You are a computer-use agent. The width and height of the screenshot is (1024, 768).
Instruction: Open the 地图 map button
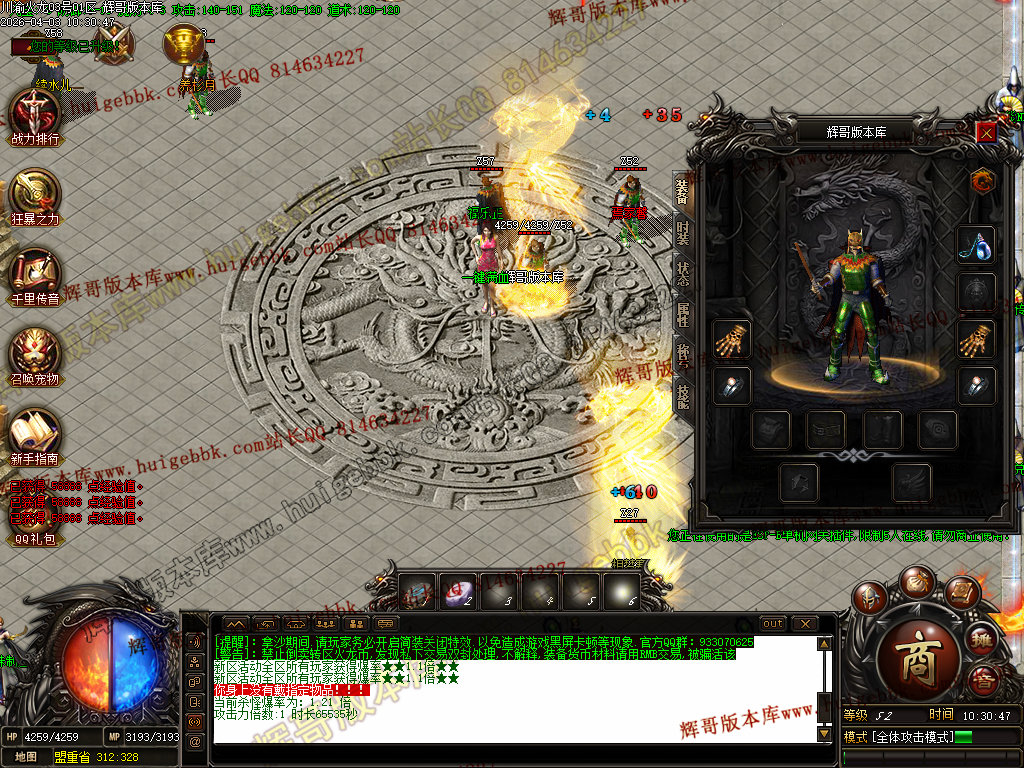click(x=27, y=757)
